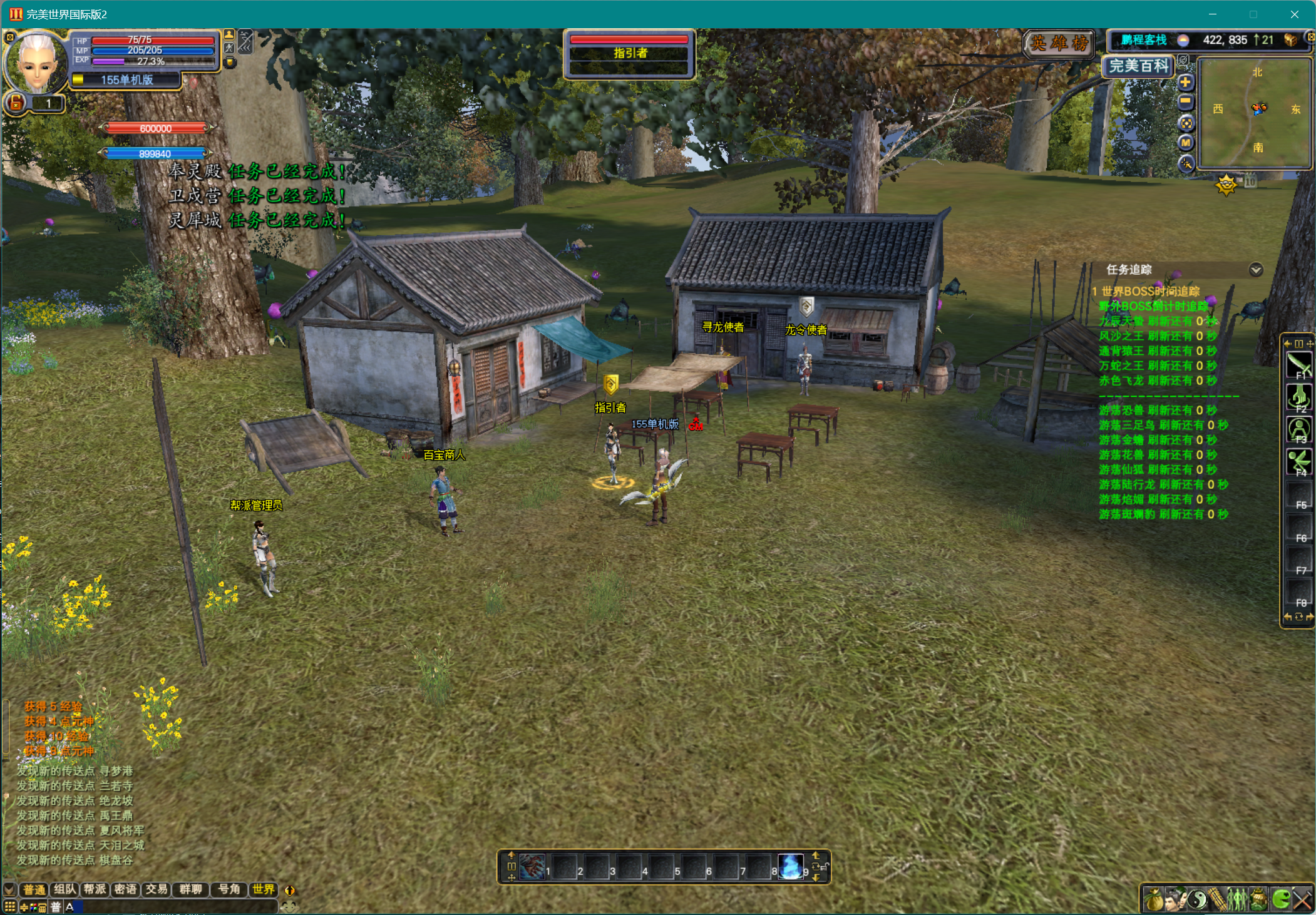Switch chat to the 组队 party tab
The height and width of the screenshot is (915, 1316).
64,889
